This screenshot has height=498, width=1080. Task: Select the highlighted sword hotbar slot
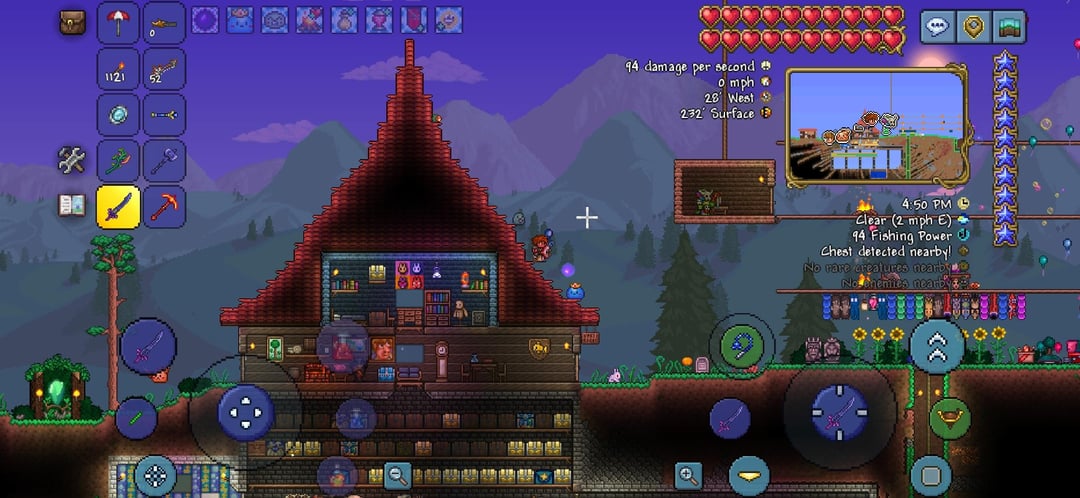(118, 207)
